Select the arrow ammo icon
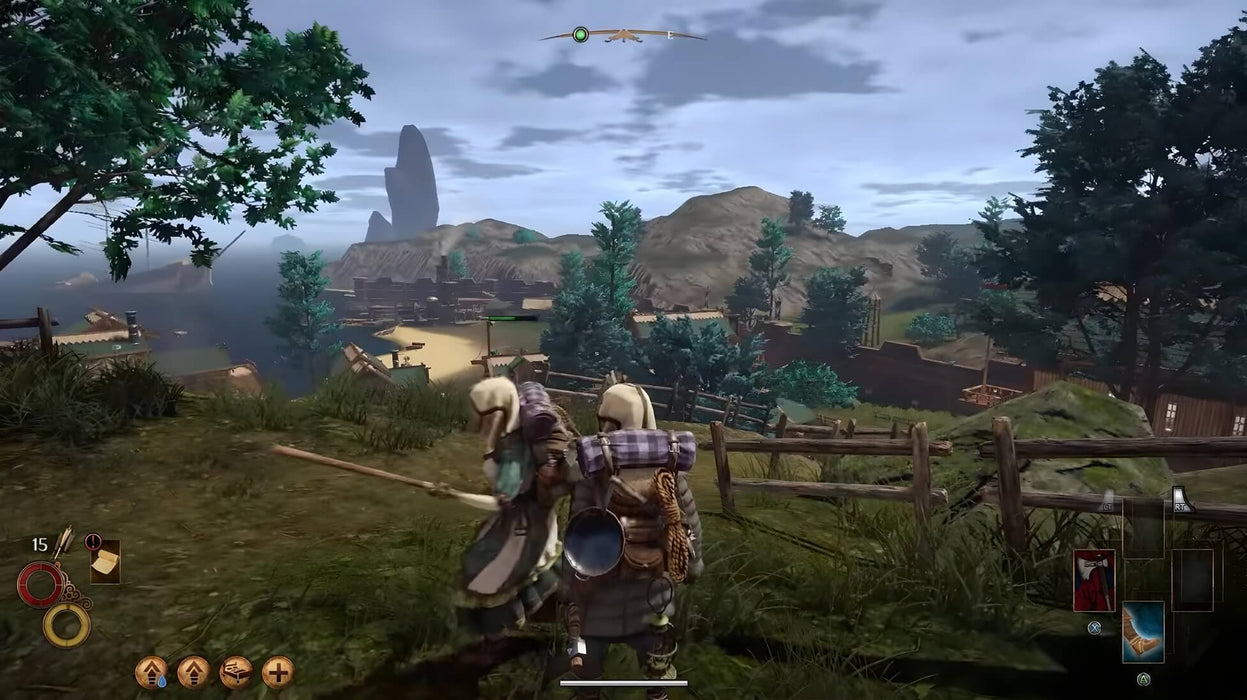1247x700 pixels. [x=63, y=542]
